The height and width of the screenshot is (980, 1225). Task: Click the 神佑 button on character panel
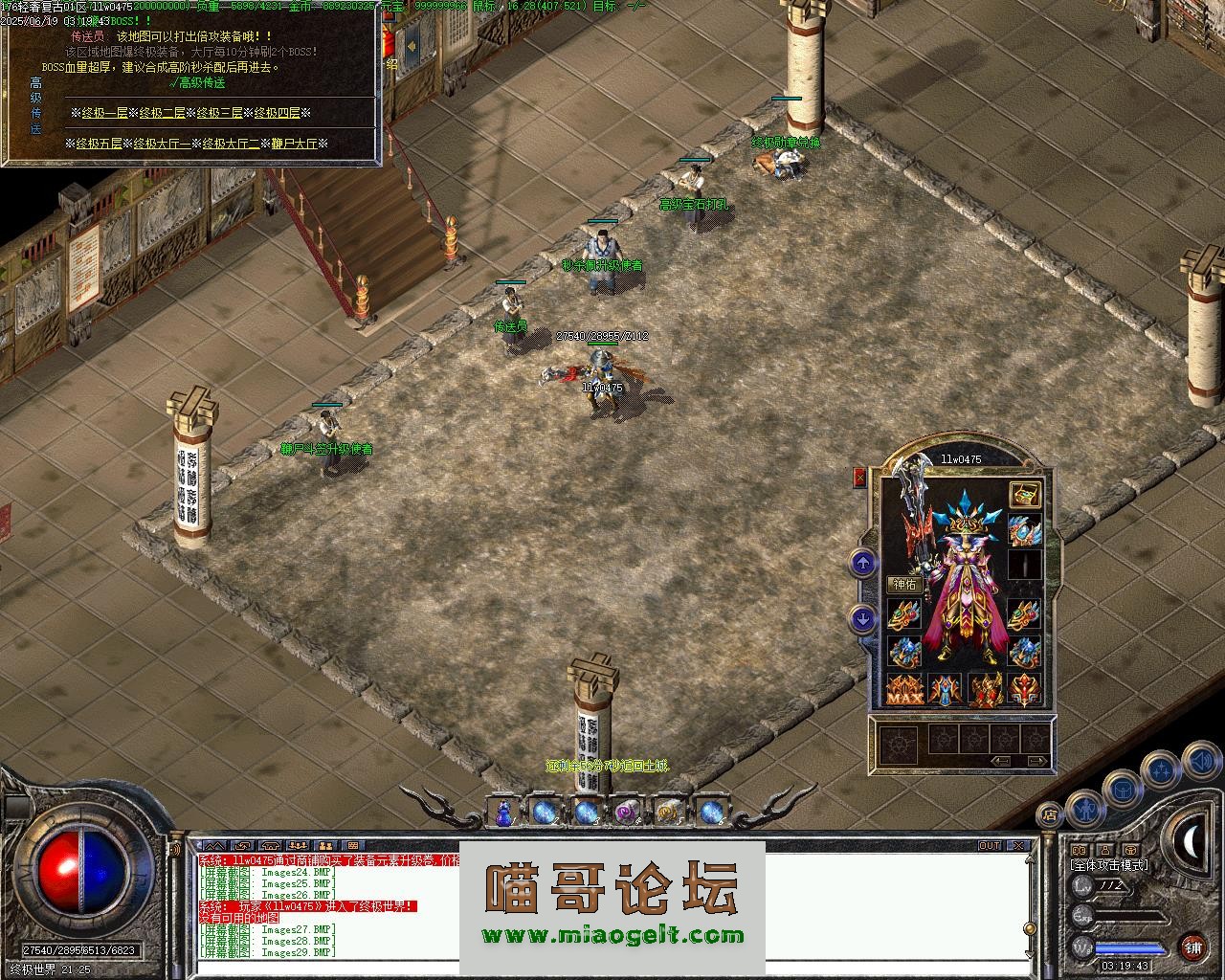[904, 584]
